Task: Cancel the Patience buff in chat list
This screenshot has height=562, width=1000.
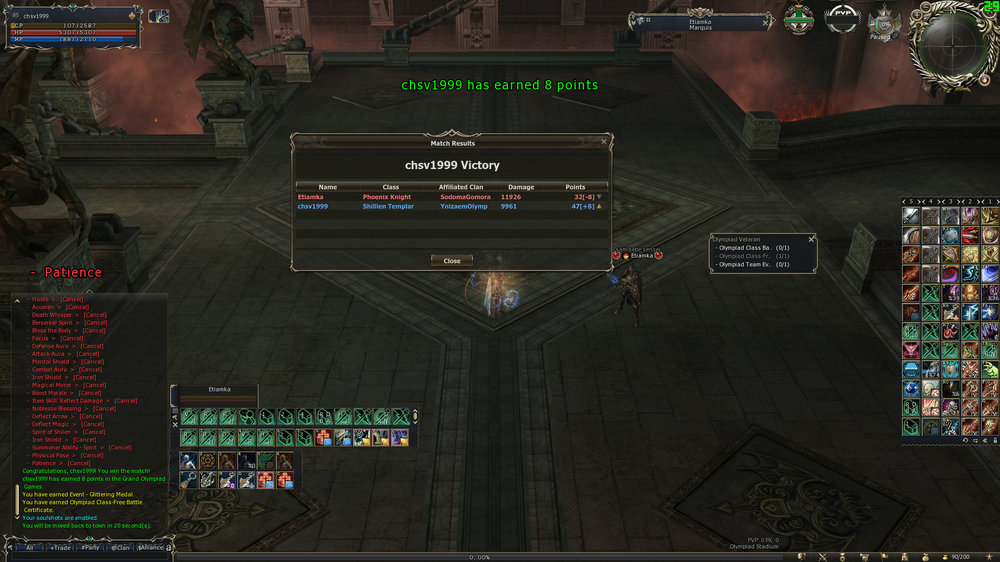Action: coord(78,464)
